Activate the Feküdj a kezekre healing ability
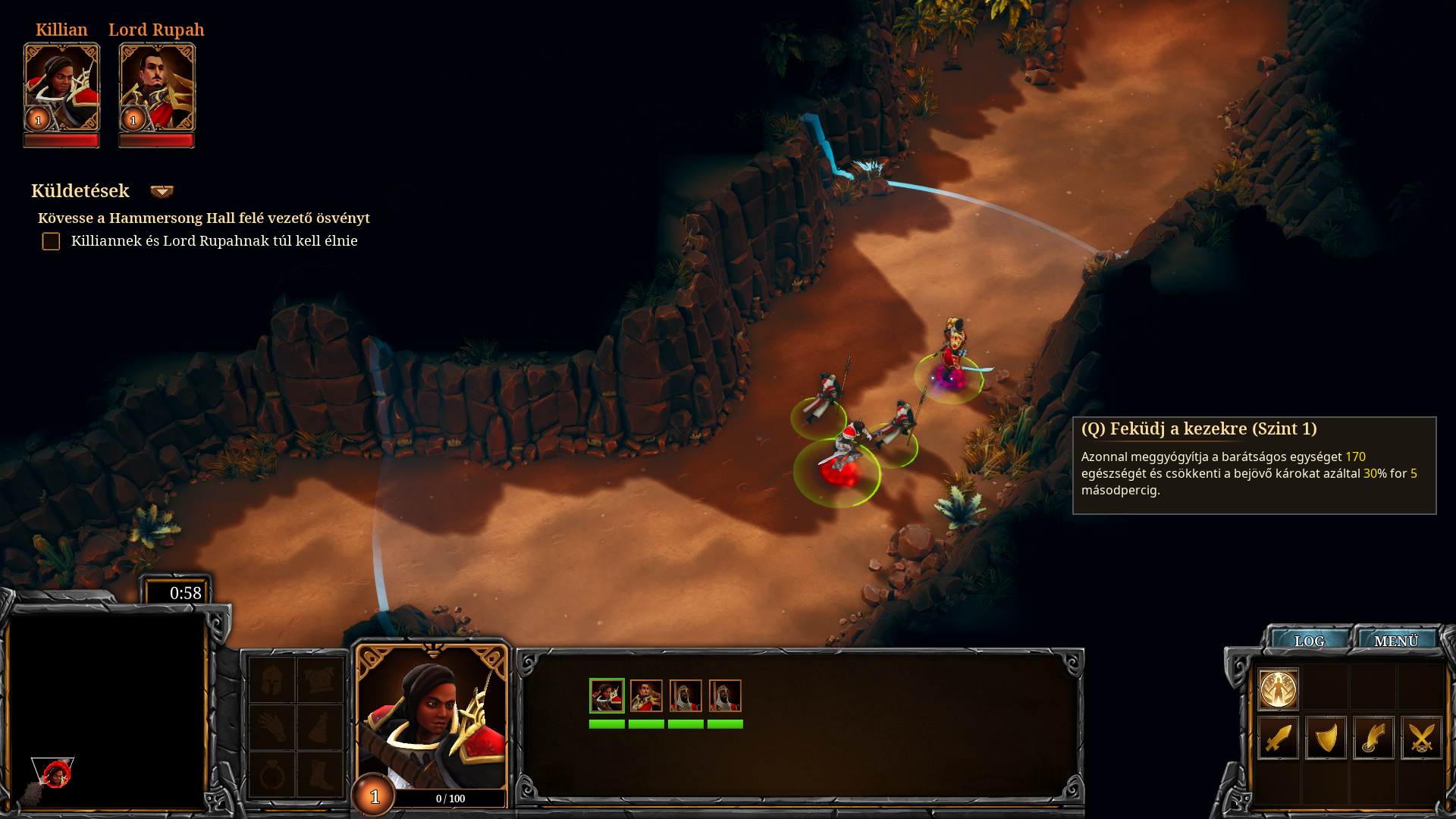The height and width of the screenshot is (819, 1456). click(x=1279, y=689)
